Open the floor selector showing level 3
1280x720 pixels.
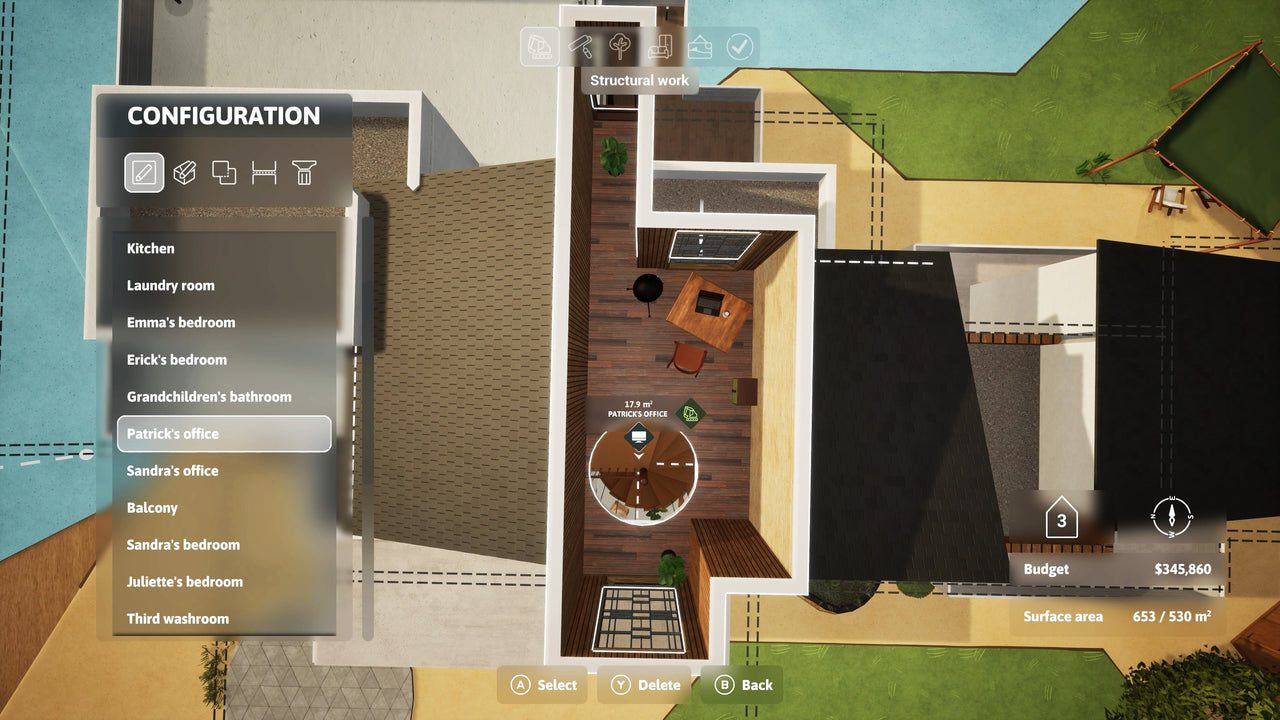pyautogui.click(x=1059, y=518)
